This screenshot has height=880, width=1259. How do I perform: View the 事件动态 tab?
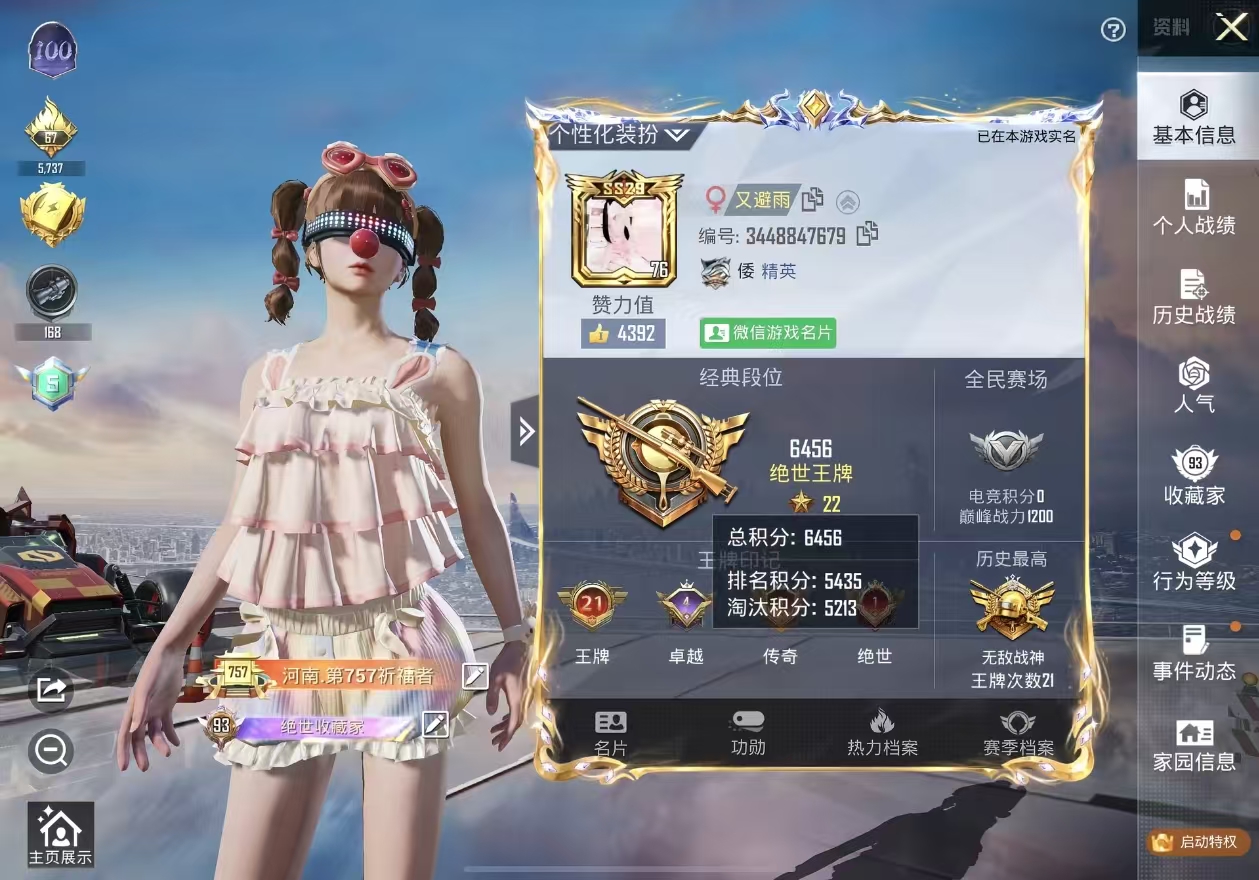coord(1193,652)
